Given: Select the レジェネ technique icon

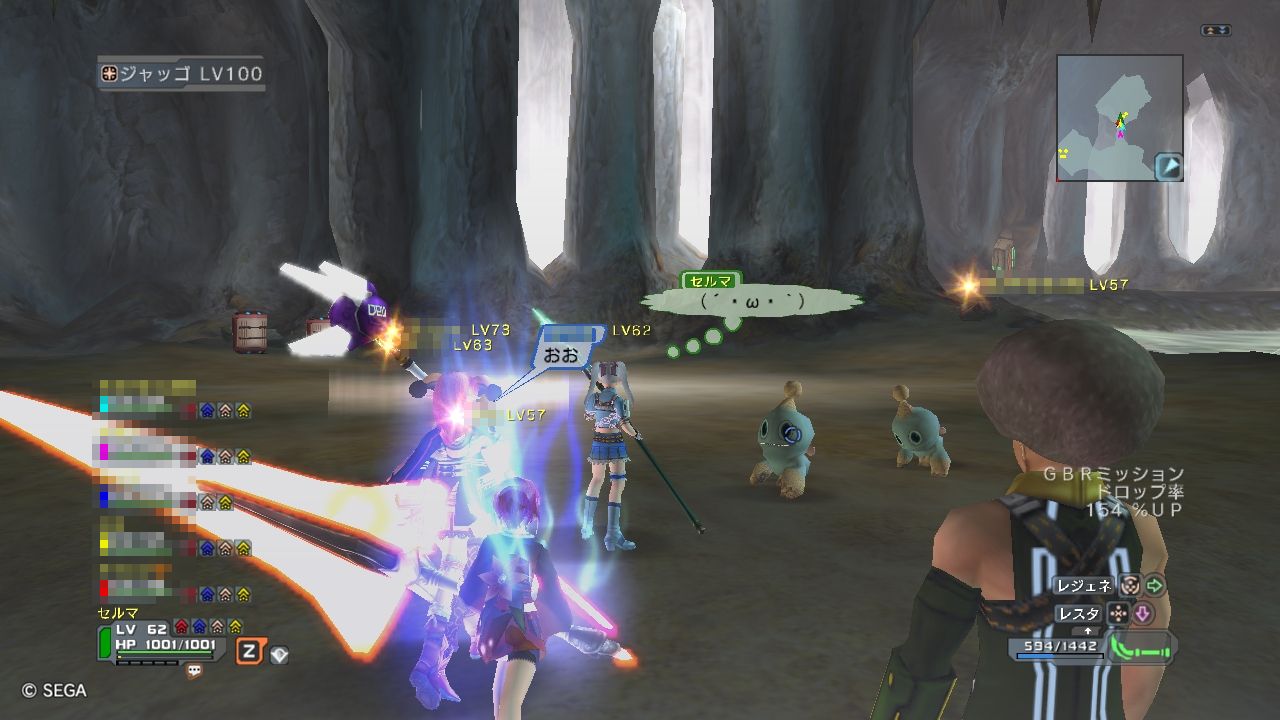Looking at the screenshot, I should pos(1130,586).
